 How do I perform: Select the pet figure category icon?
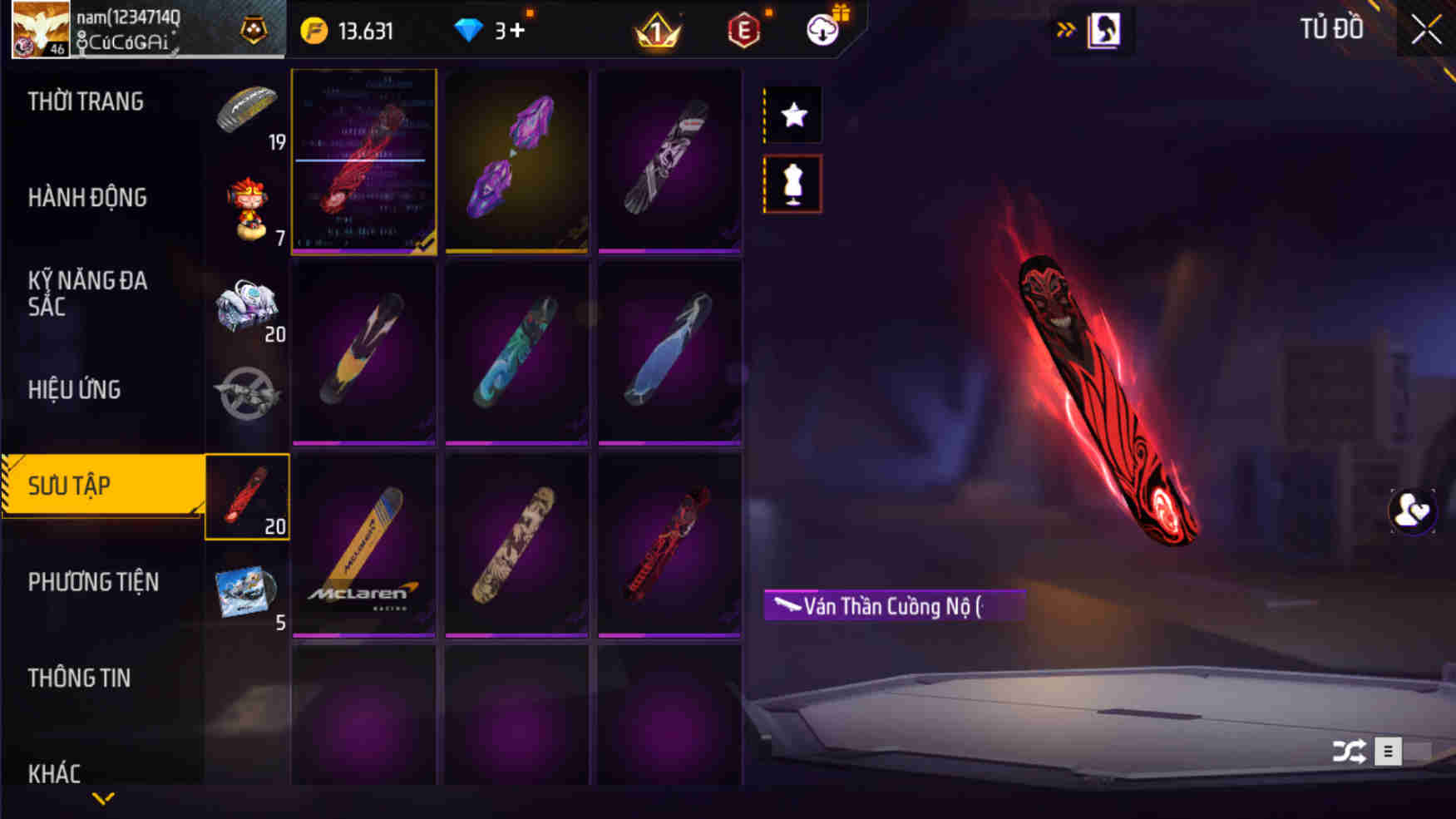click(x=247, y=210)
